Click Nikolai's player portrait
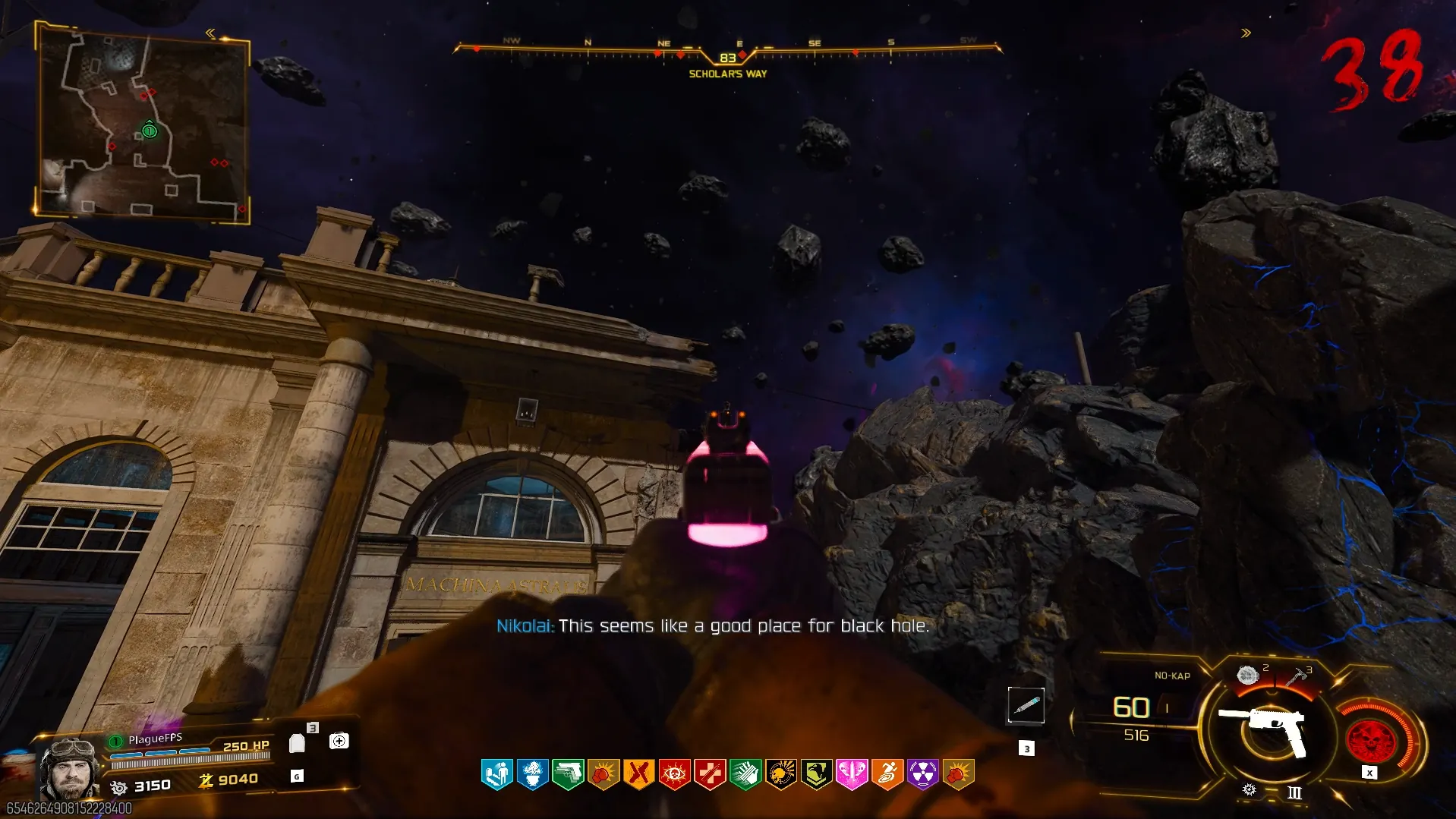 [70, 768]
